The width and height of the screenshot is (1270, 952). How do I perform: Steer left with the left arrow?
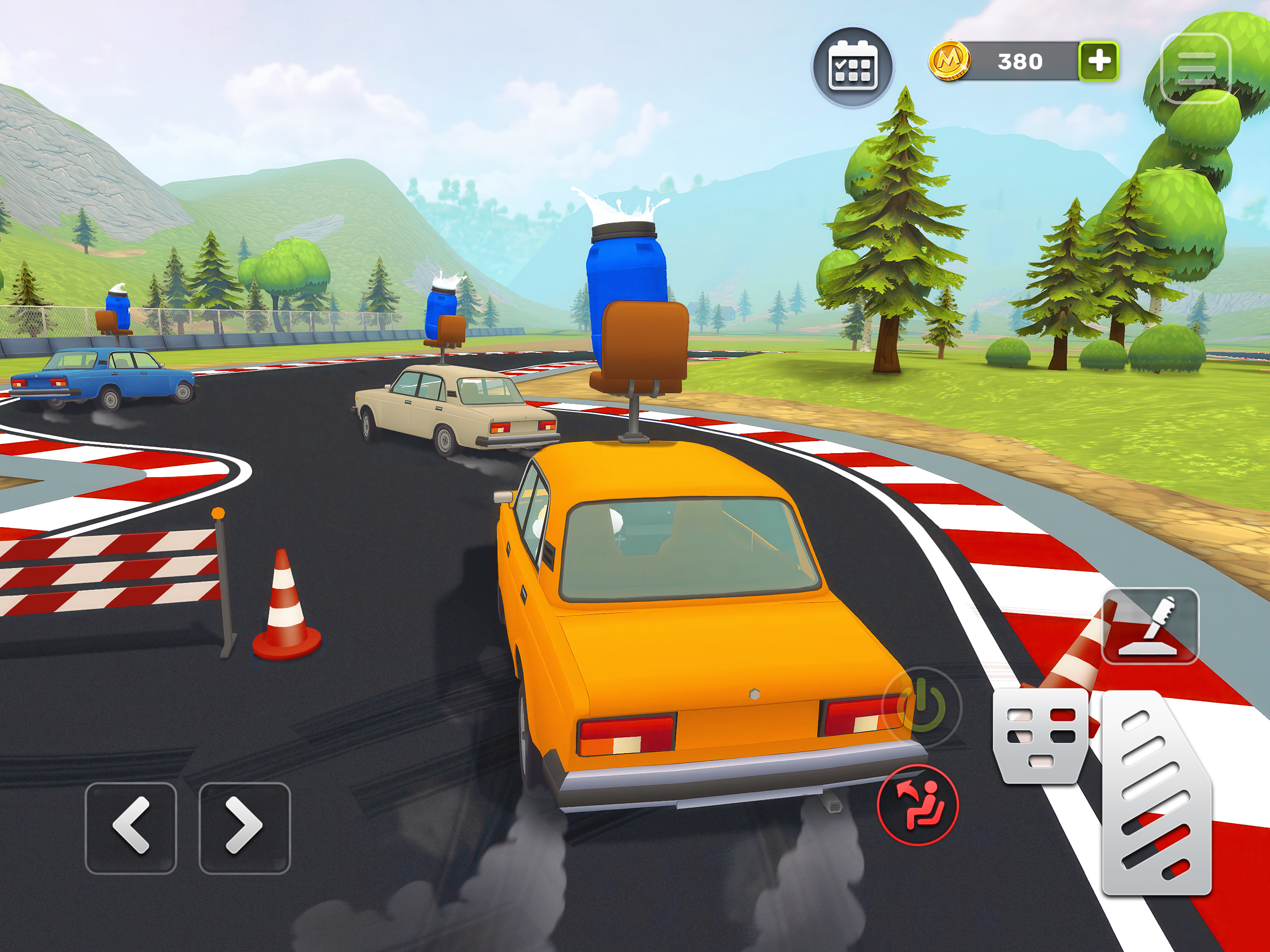(x=131, y=827)
